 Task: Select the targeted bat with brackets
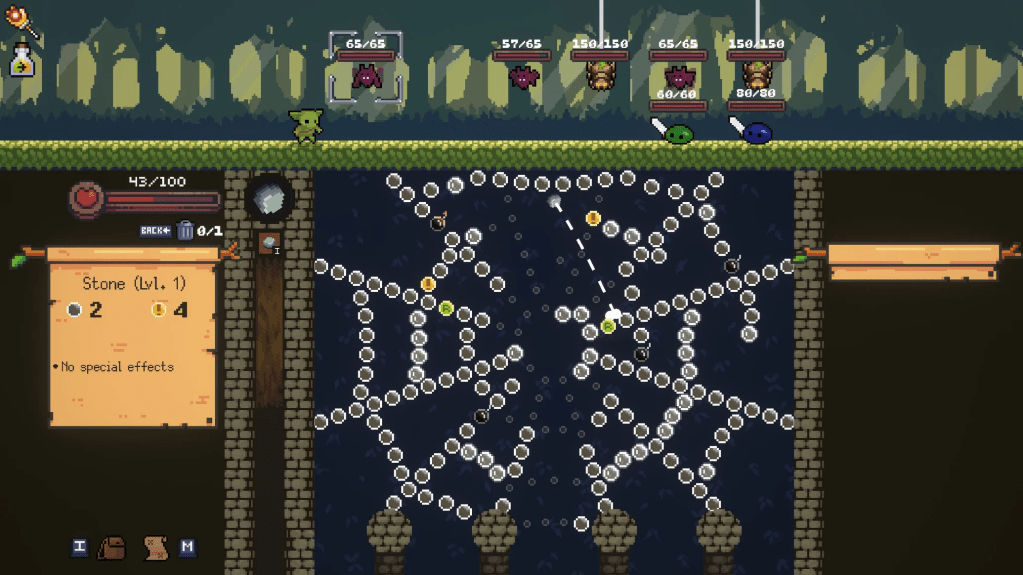(366, 75)
